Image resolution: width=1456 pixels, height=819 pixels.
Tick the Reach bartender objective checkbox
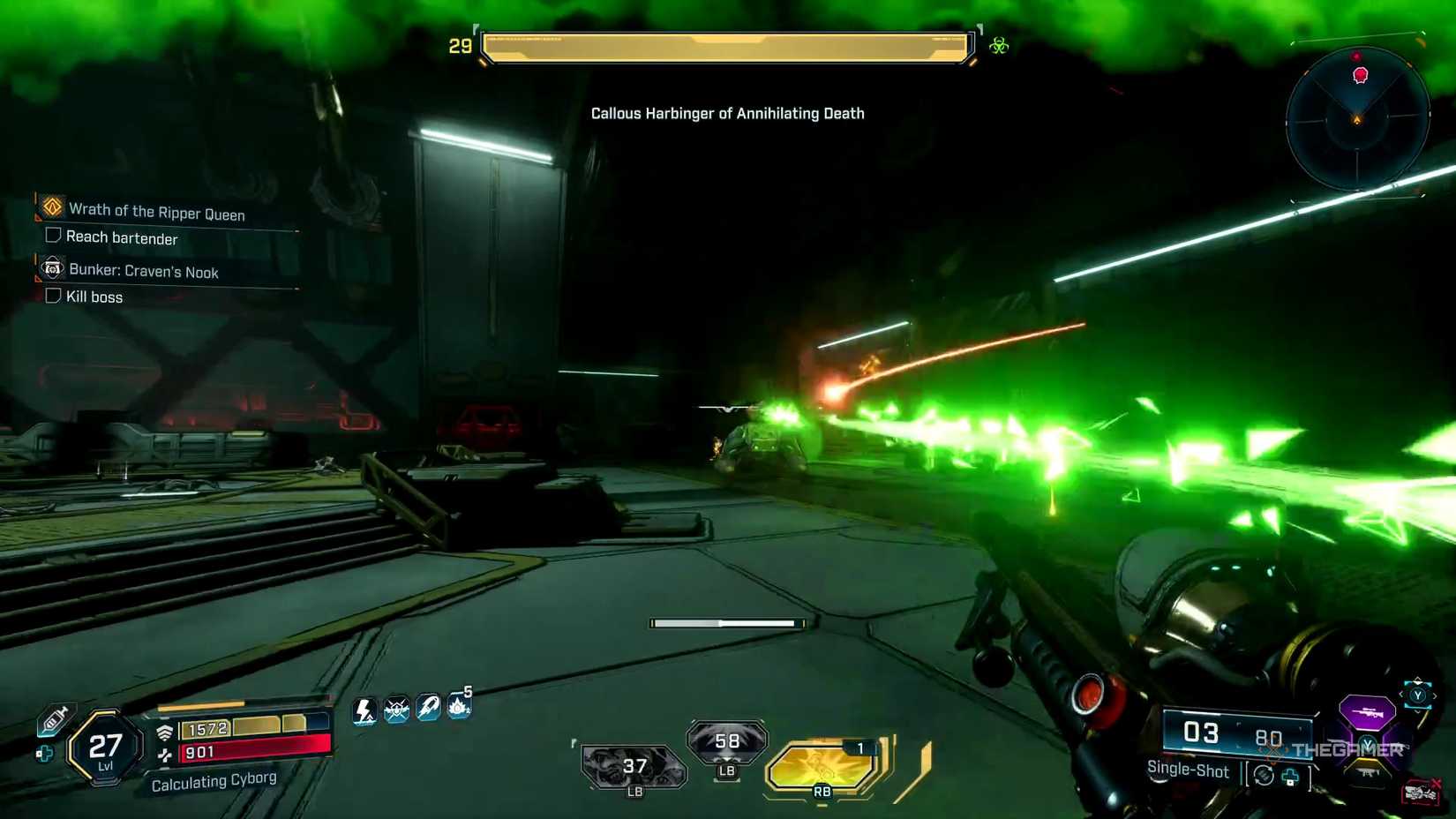click(53, 236)
